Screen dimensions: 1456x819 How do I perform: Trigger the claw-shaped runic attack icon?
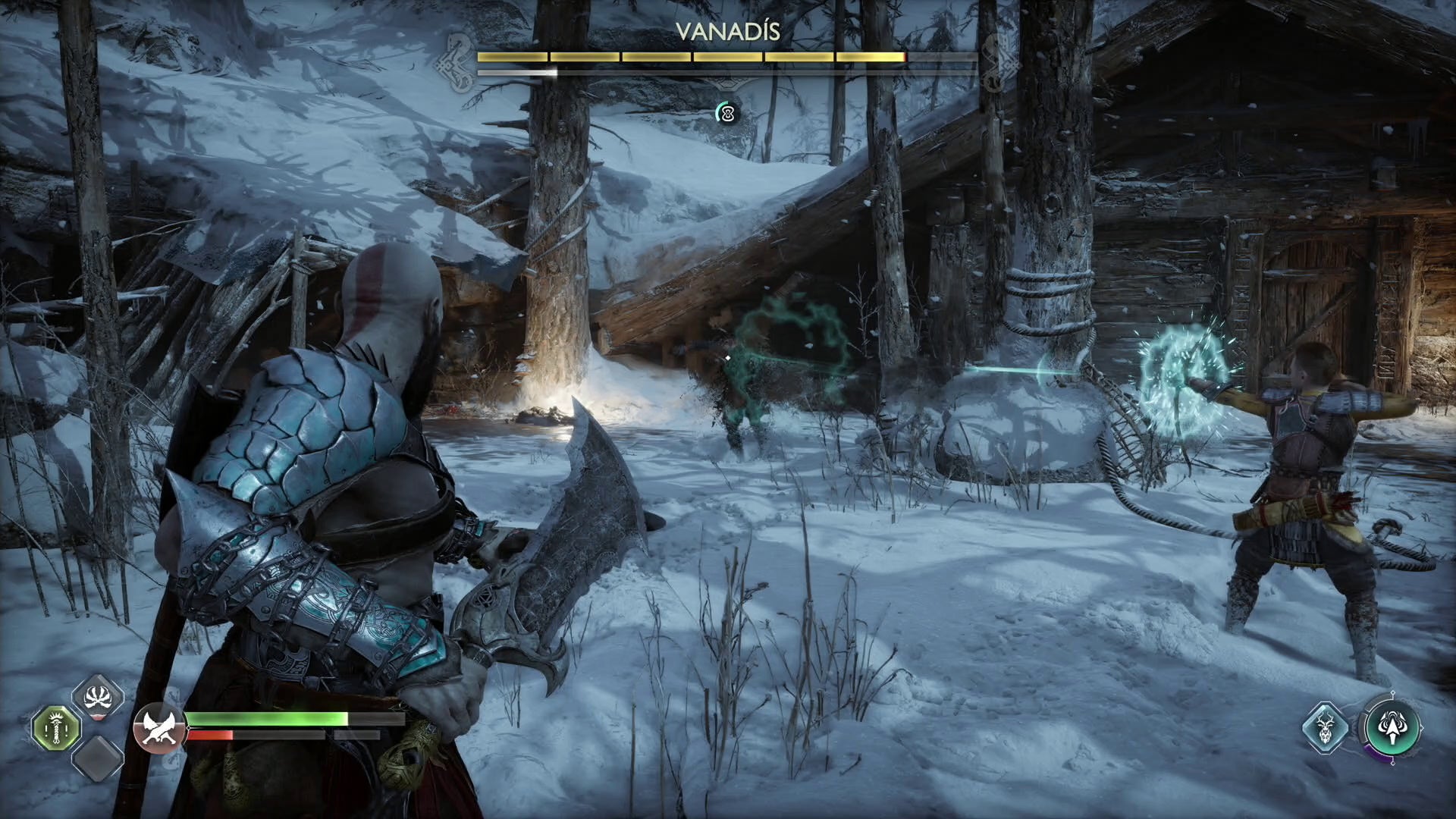[x=98, y=697]
